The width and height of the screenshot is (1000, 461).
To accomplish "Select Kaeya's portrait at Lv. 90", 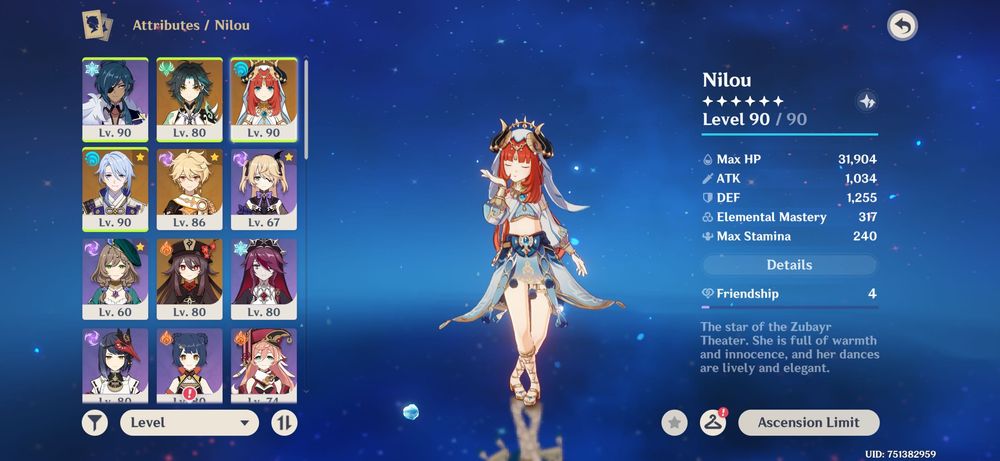I will click(x=115, y=99).
